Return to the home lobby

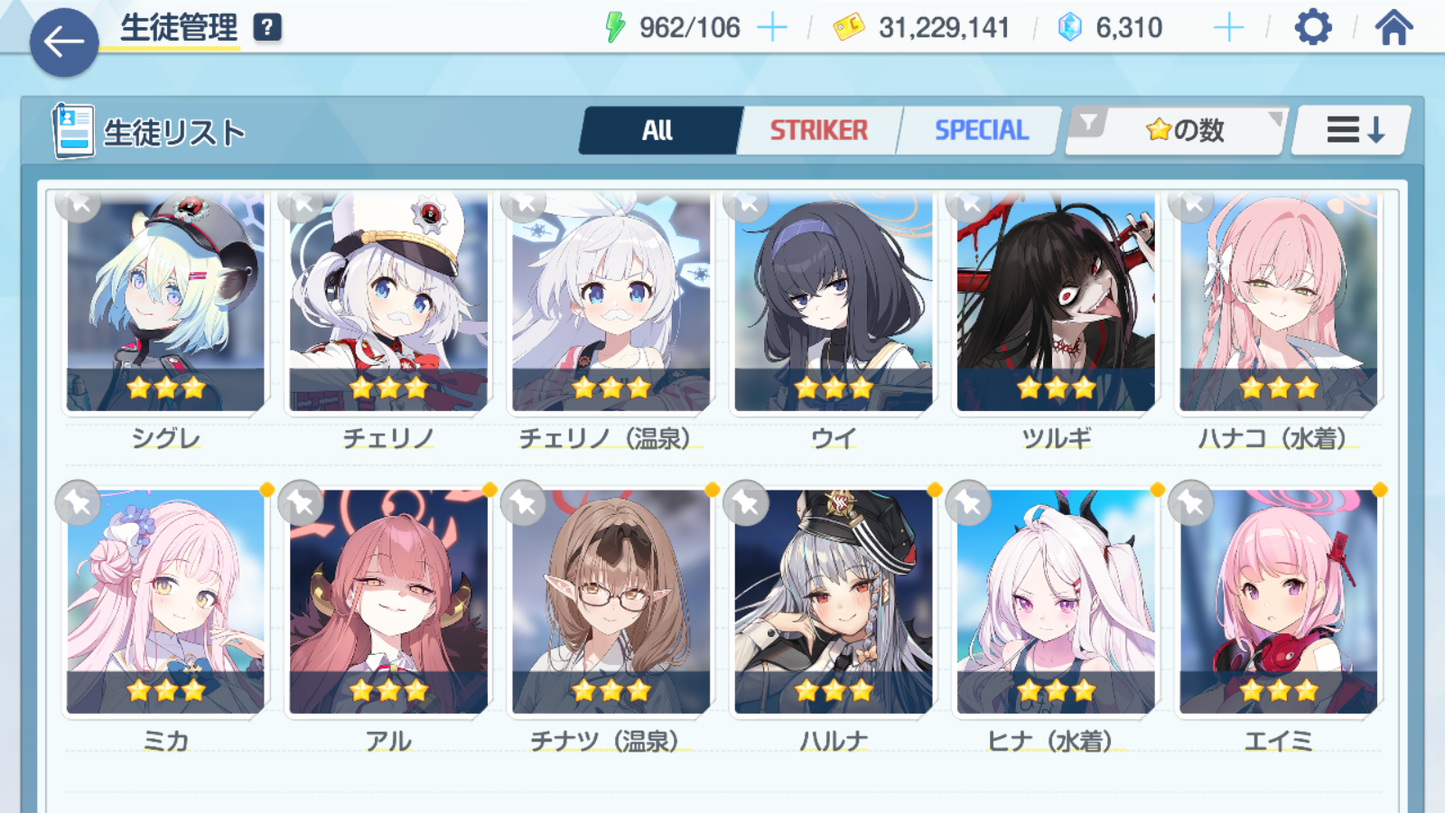pos(1393,27)
